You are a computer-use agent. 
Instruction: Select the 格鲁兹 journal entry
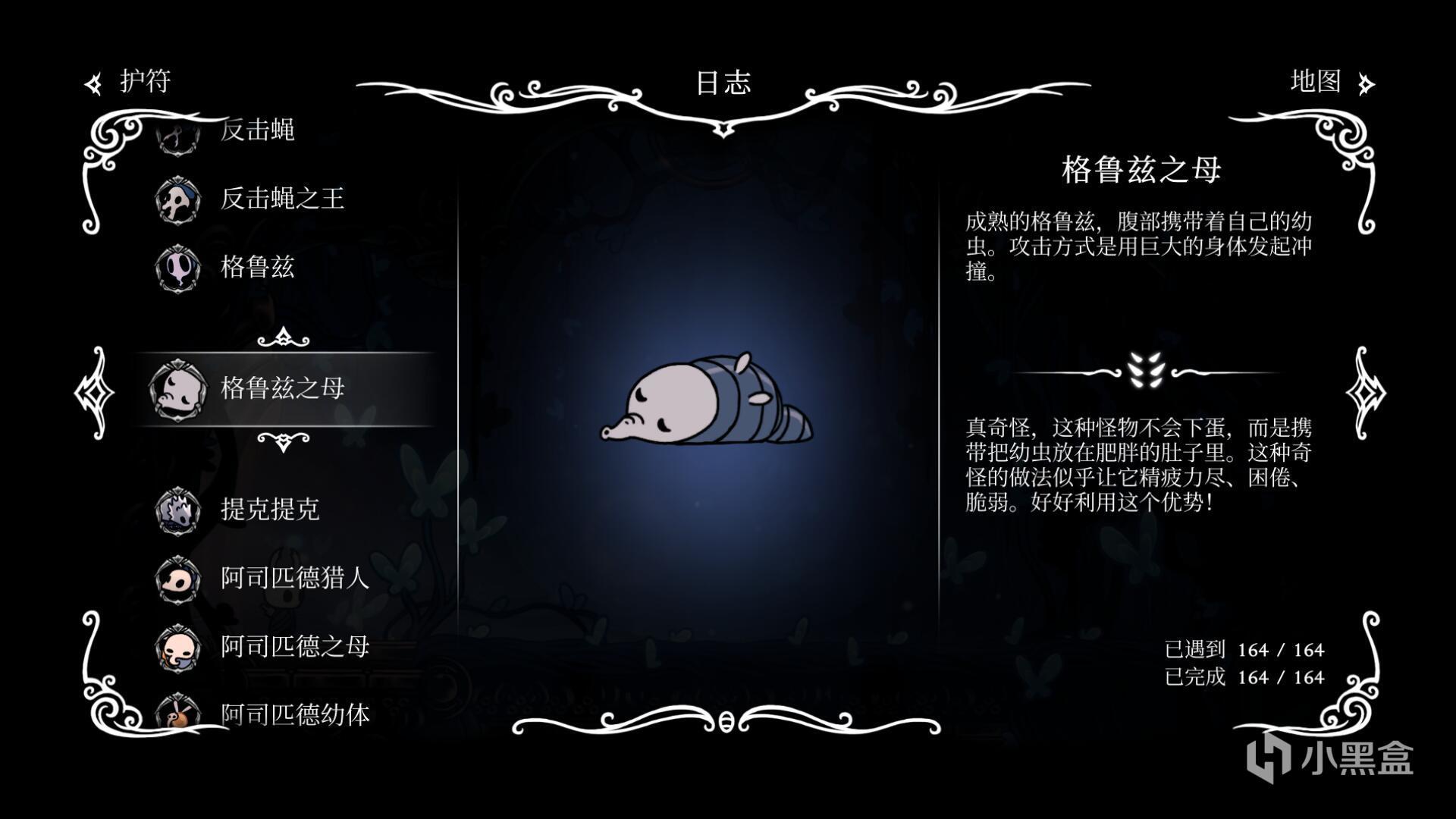pyautogui.click(x=256, y=267)
